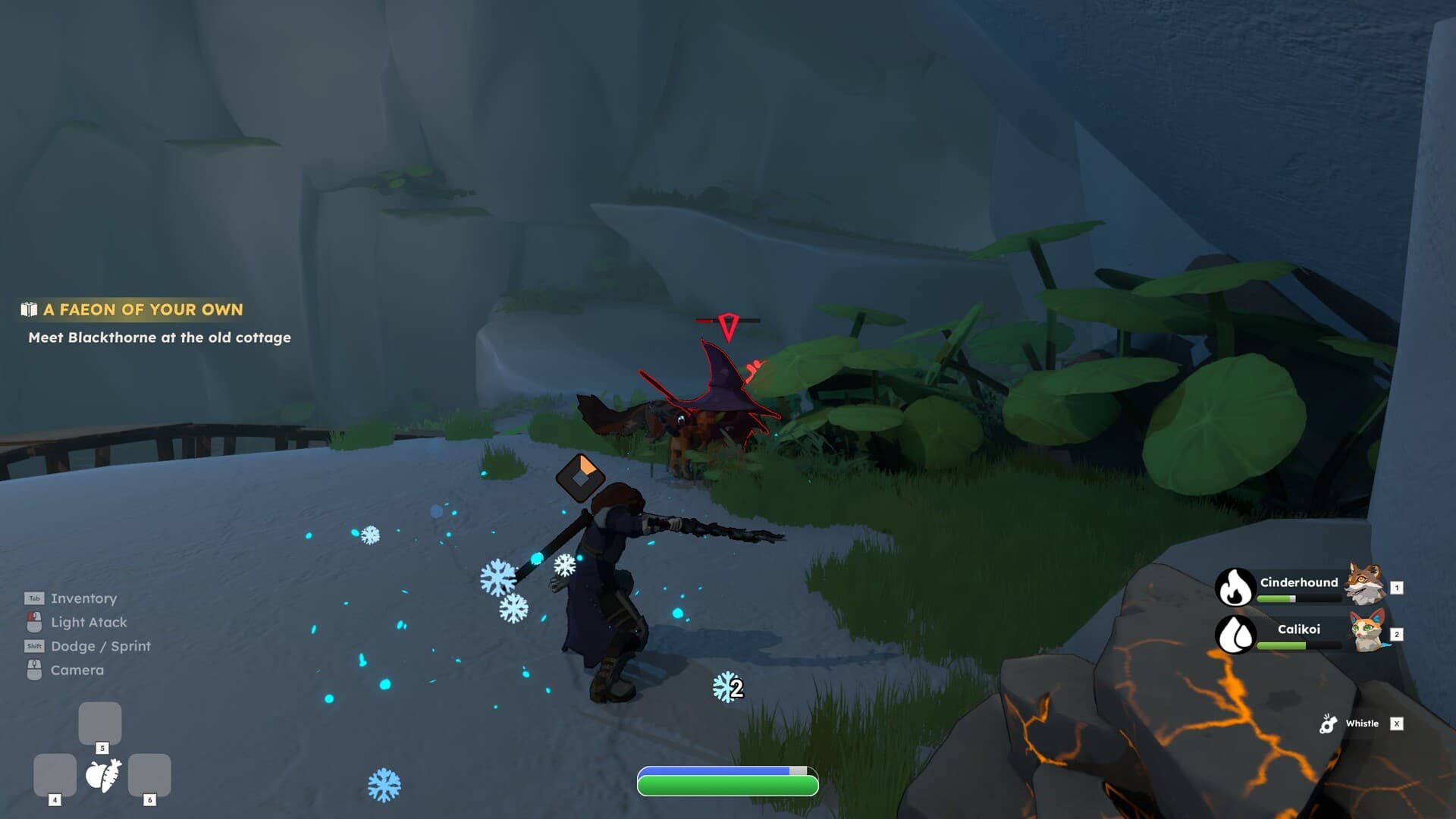
Task: Click the objective Meet Blackthorne at the old cottage
Action: (158, 337)
